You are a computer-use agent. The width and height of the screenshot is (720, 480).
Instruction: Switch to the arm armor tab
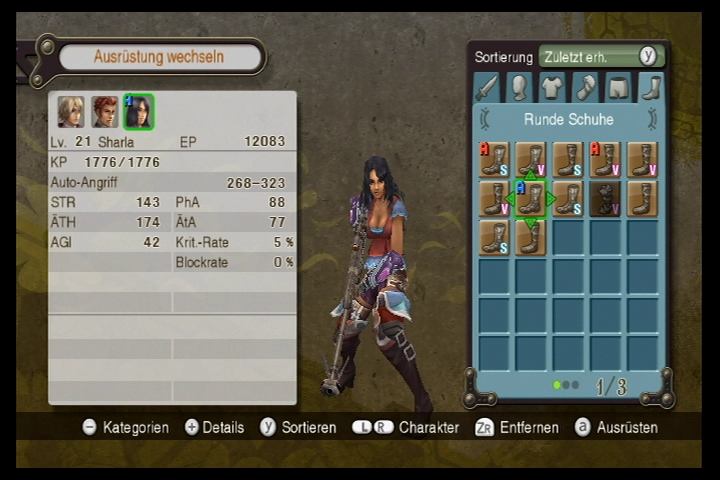(585, 87)
